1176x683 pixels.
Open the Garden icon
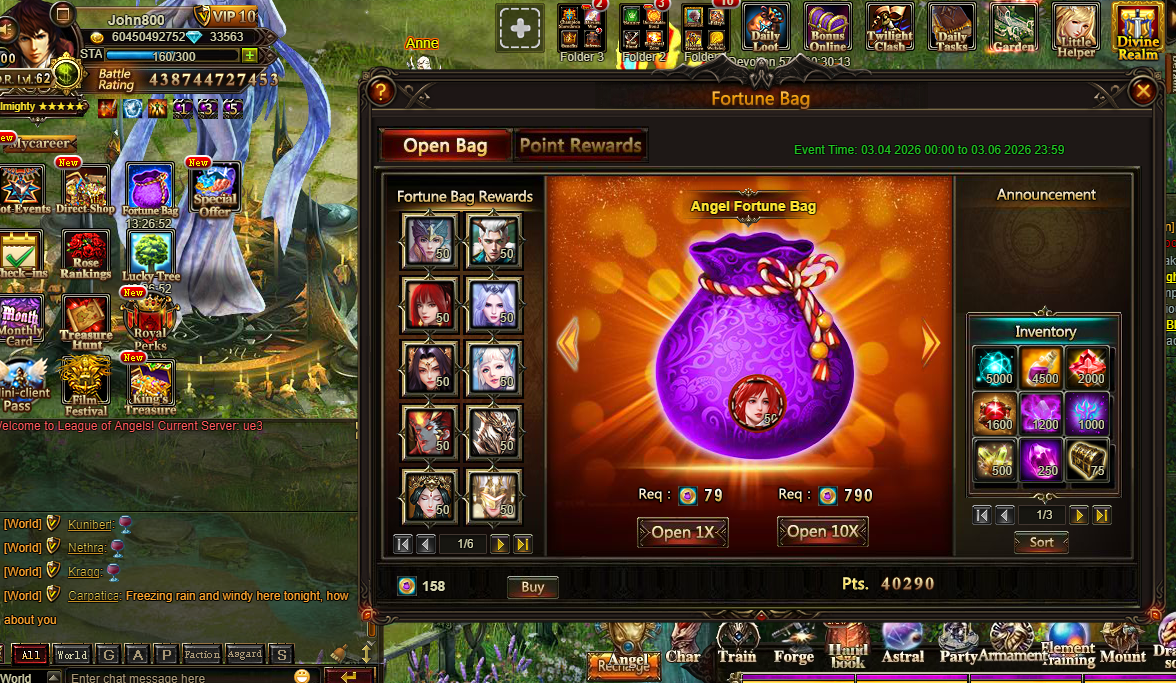tap(1013, 28)
